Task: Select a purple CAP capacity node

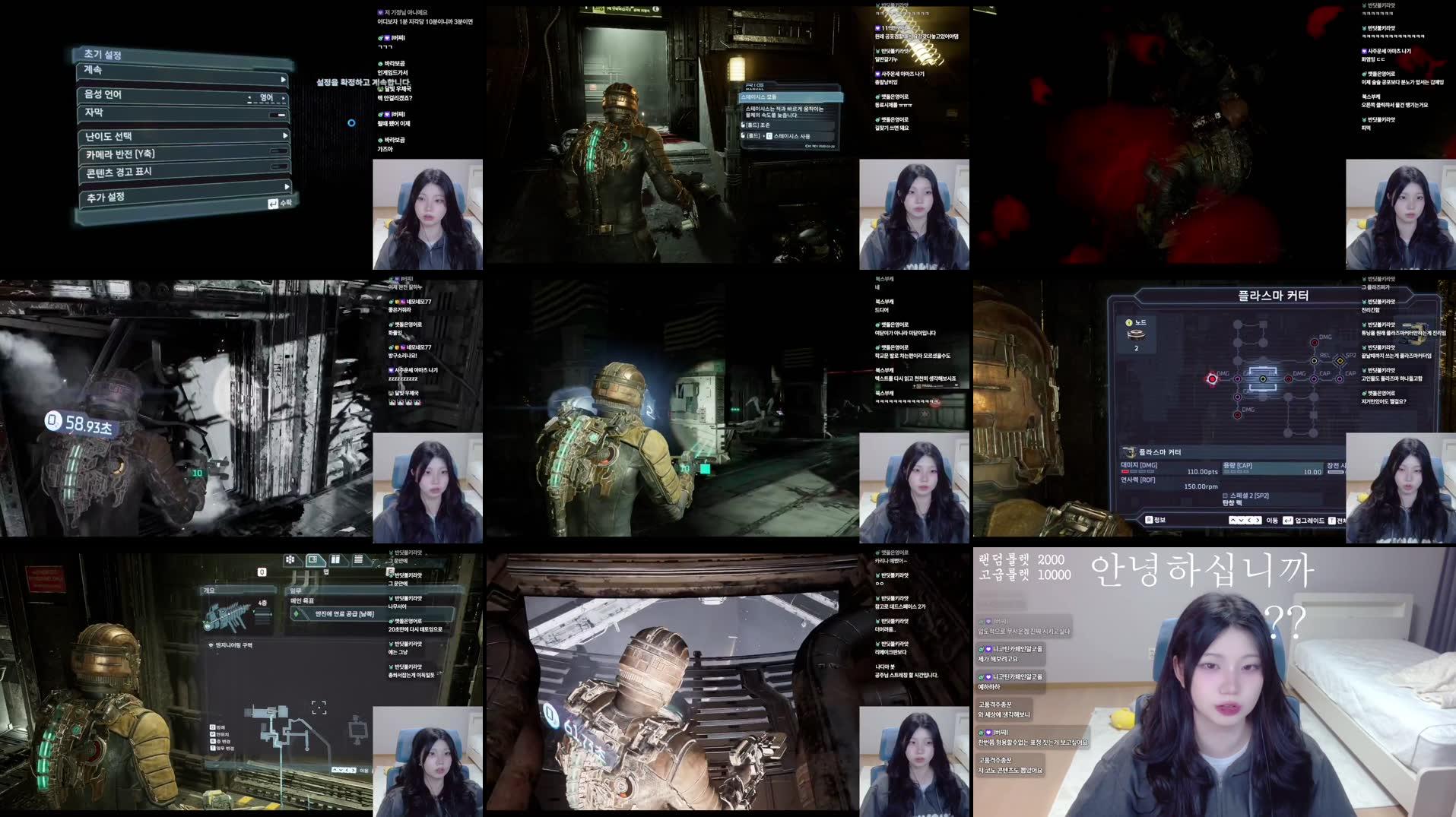Action: click(1314, 378)
